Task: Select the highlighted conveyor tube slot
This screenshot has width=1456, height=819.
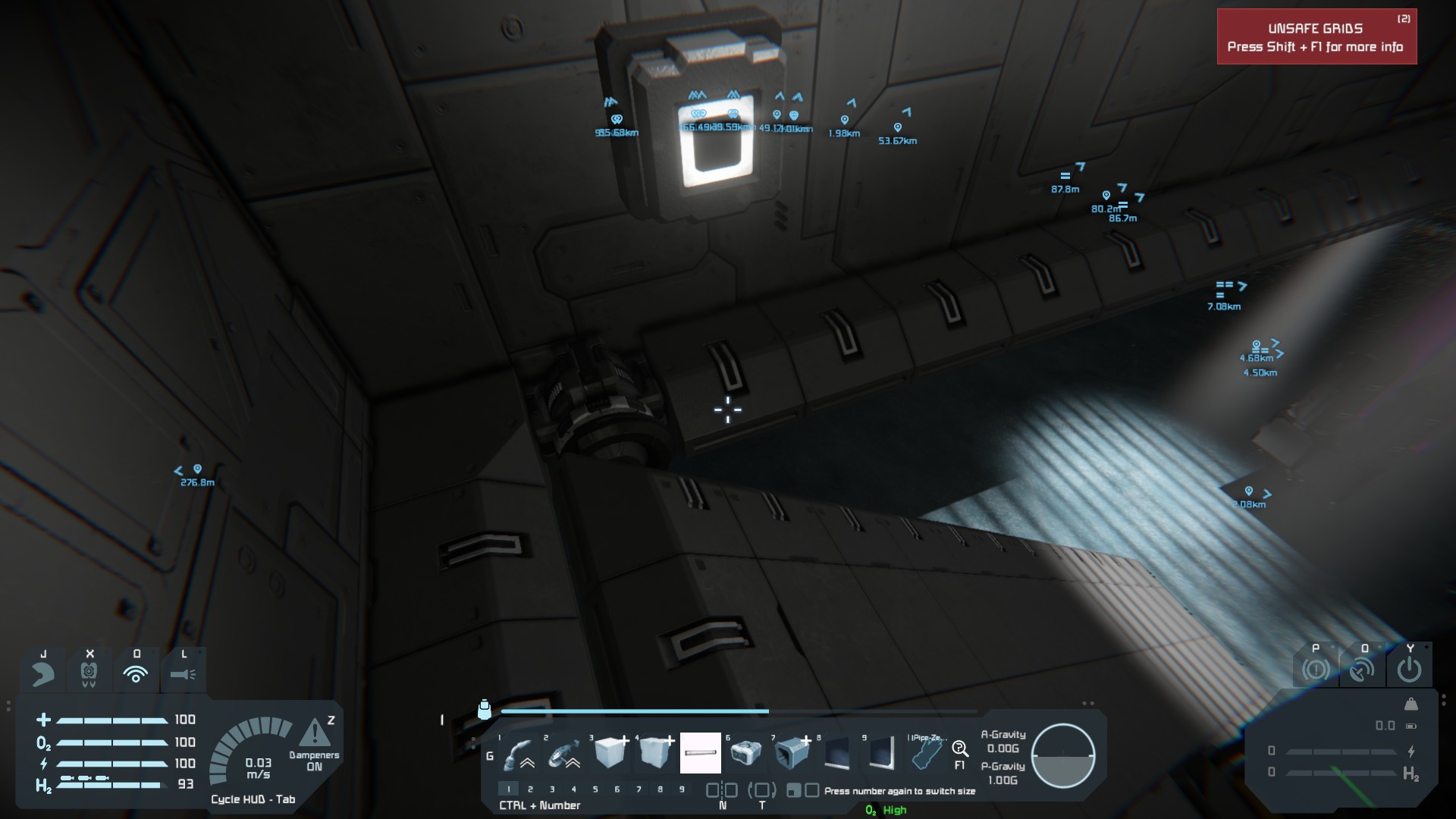Action: 700,753
